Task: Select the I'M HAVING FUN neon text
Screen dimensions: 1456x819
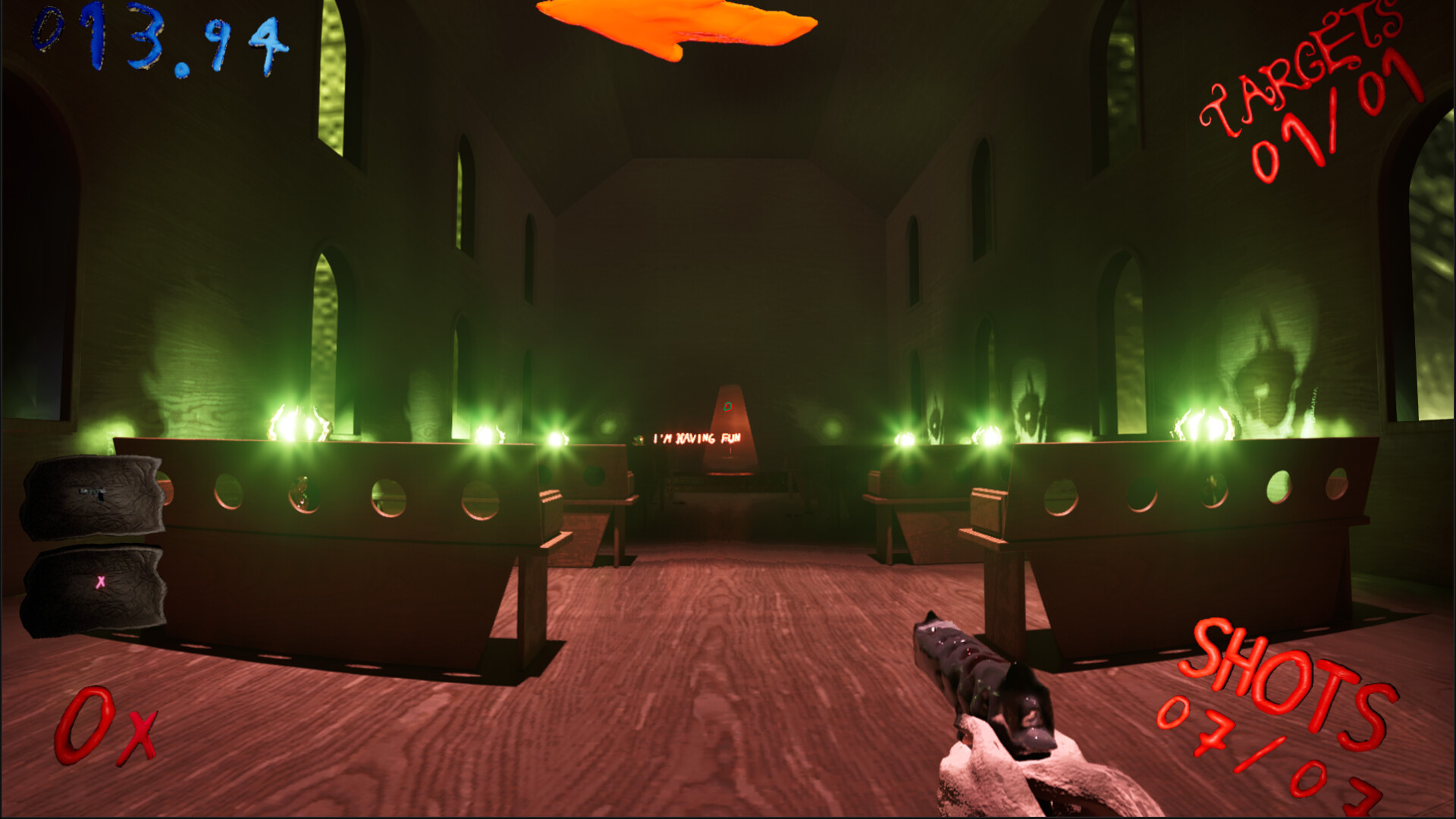Action: [x=698, y=438]
